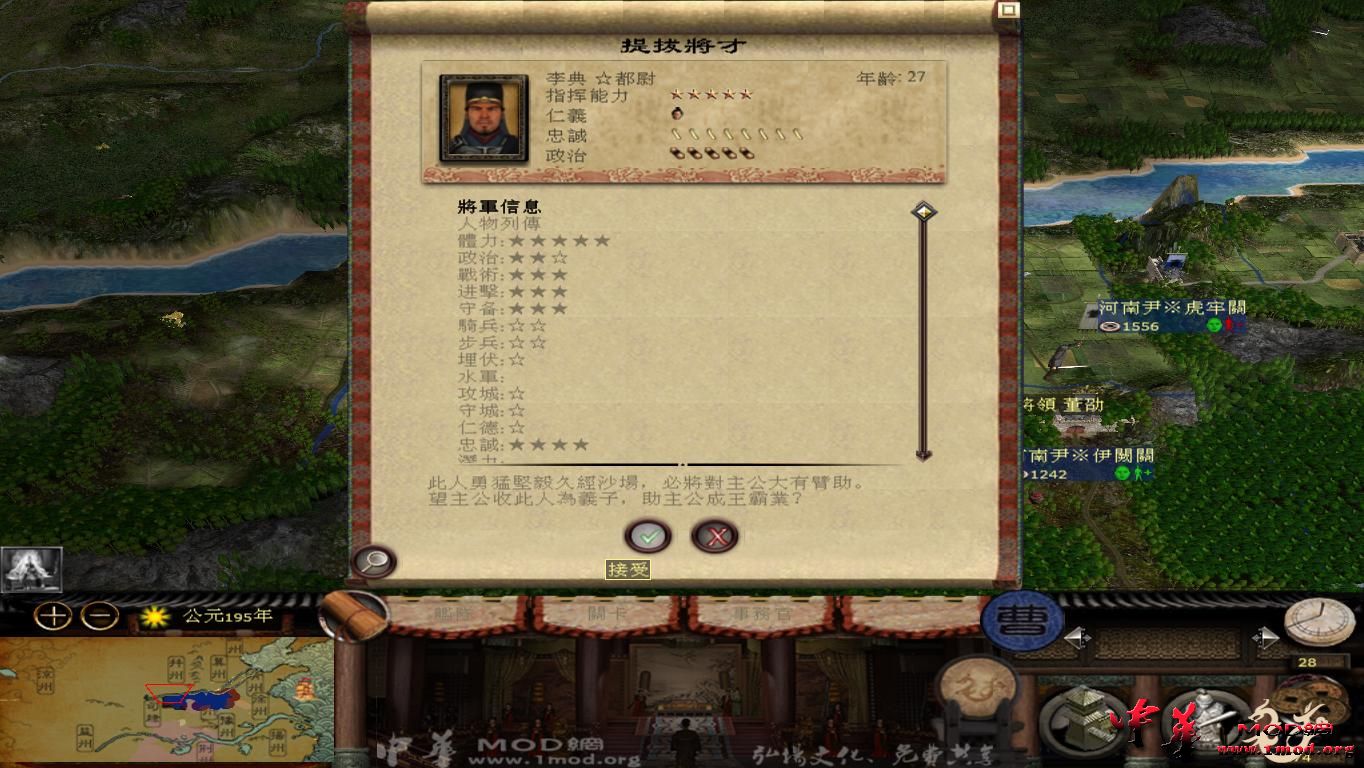The height and width of the screenshot is (768, 1364).
Task: Select the 艦隊 tab
Action: [452, 614]
